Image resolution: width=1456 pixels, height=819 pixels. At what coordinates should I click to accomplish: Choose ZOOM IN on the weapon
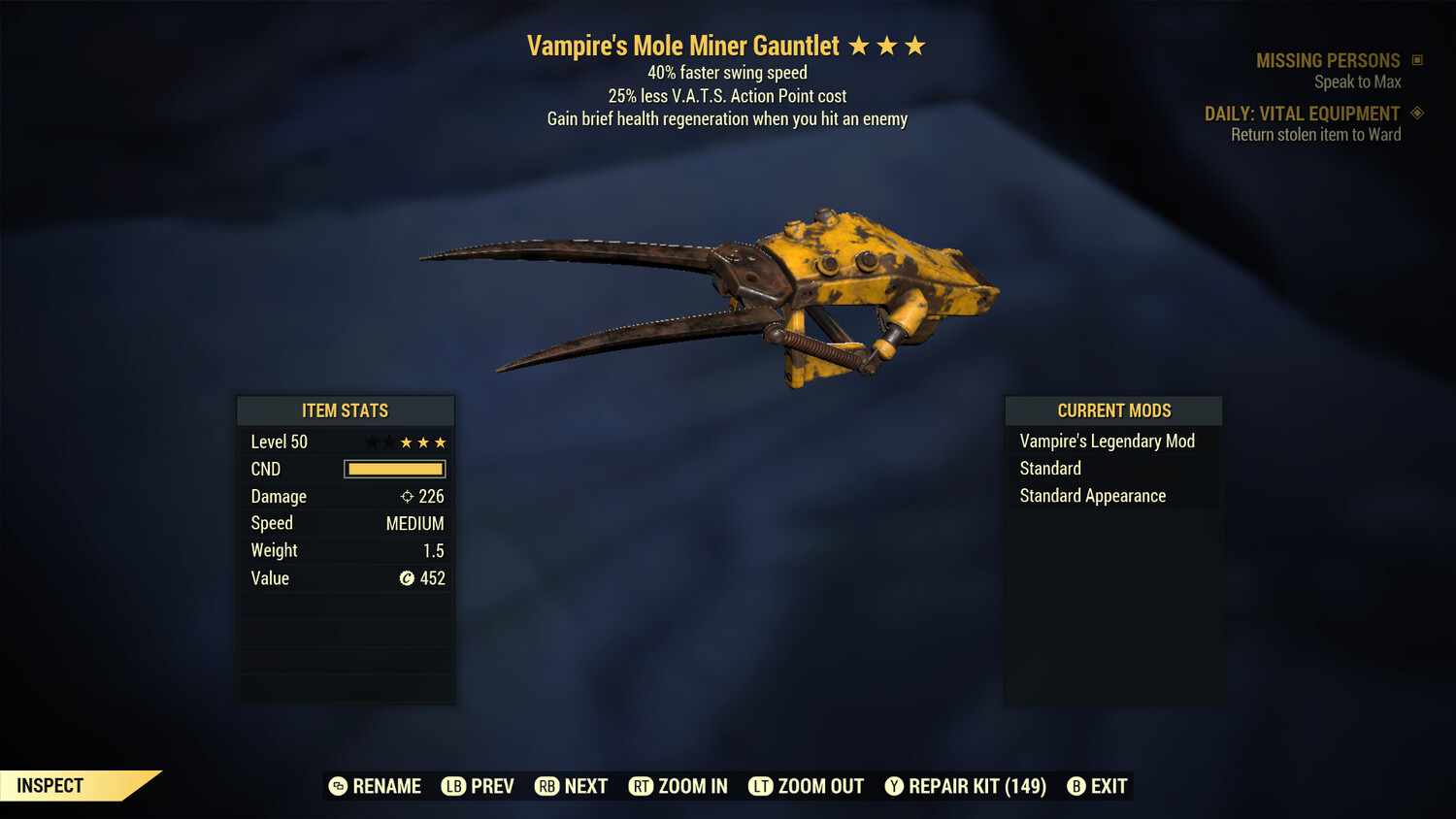(678, 786)
